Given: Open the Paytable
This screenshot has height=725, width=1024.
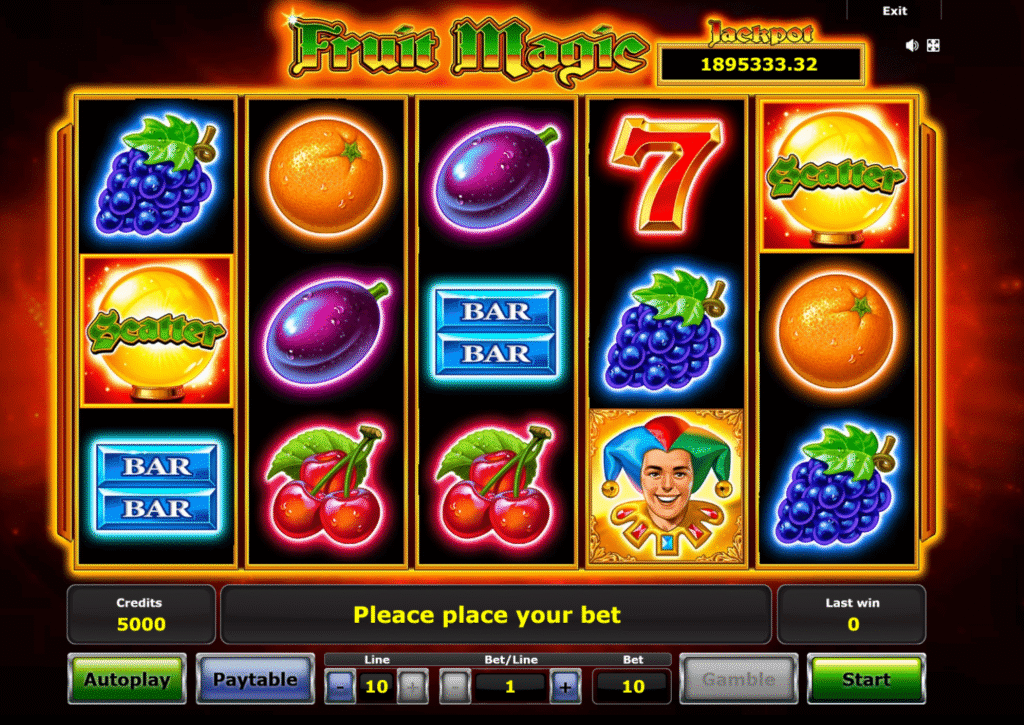Looking at the screenshot, I should pos(254,680).
